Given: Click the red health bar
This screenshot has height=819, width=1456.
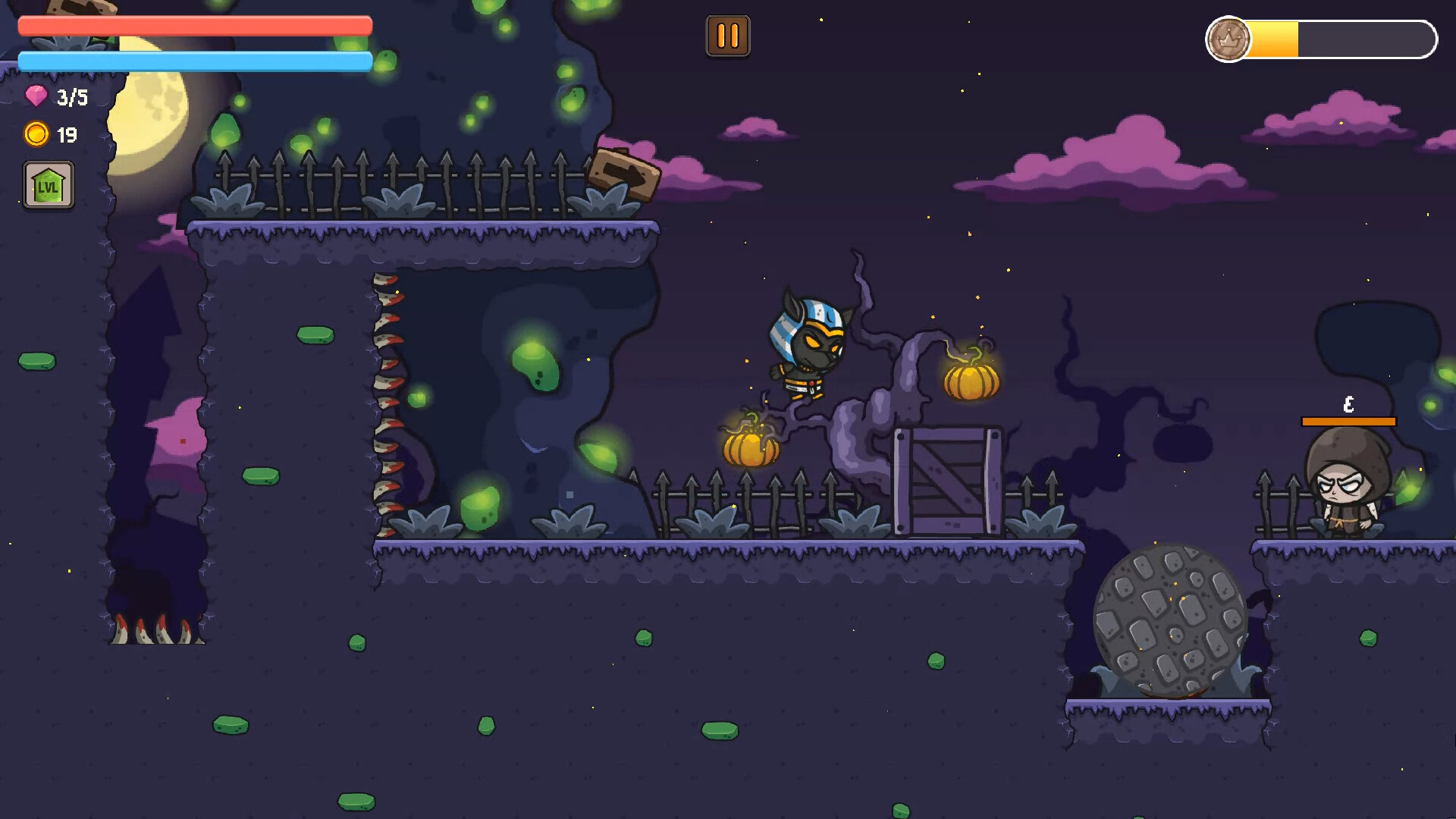Looking at the screenshot, I should [x=193, y=26].
